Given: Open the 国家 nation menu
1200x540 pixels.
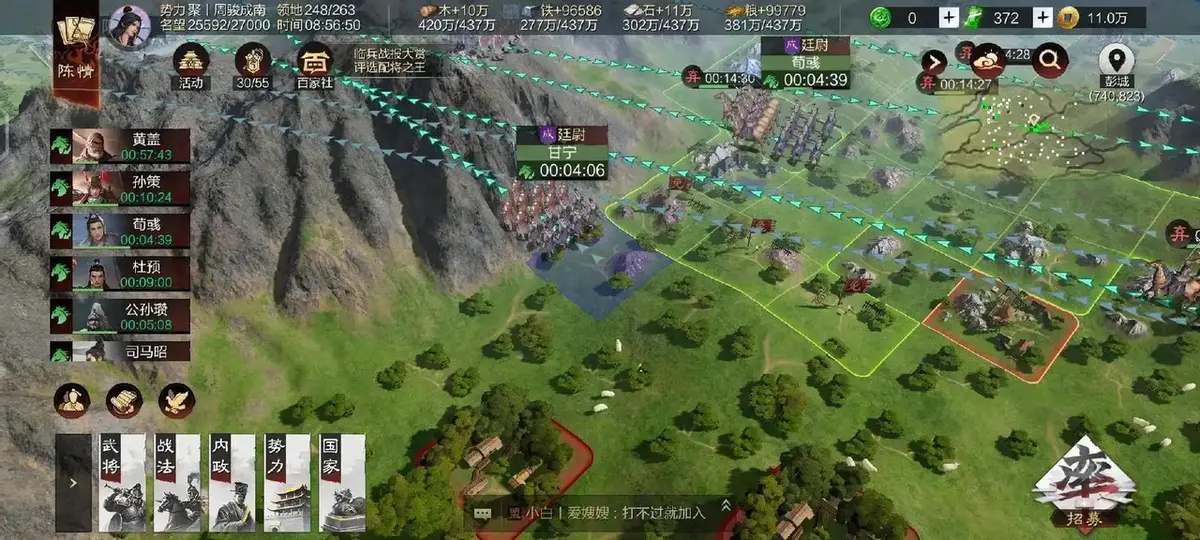Looking at the screenshot, I should [341, 482].
